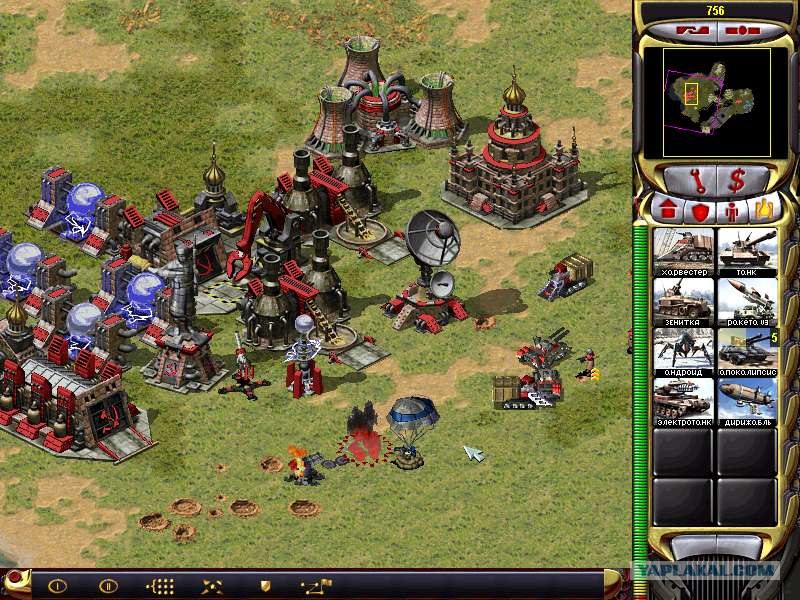Activate the guard shield command
This screenshot has height=600, width=800.
[265, 585]
